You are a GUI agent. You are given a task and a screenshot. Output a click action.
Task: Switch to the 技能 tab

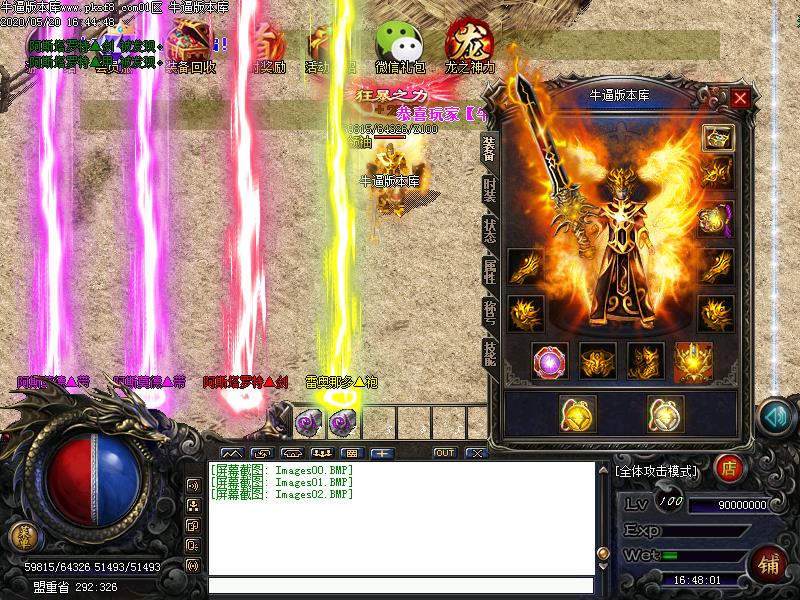click(489, 353)
